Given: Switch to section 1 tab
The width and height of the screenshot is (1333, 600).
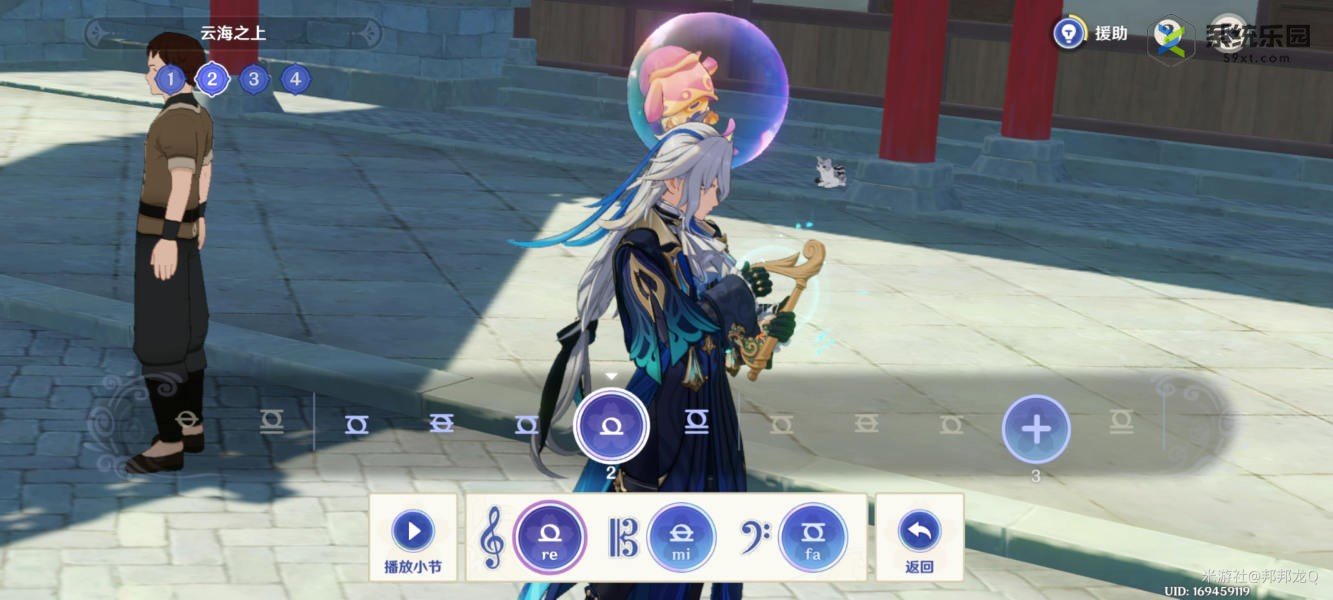Looking at the screenshot, I should [170, 79].
